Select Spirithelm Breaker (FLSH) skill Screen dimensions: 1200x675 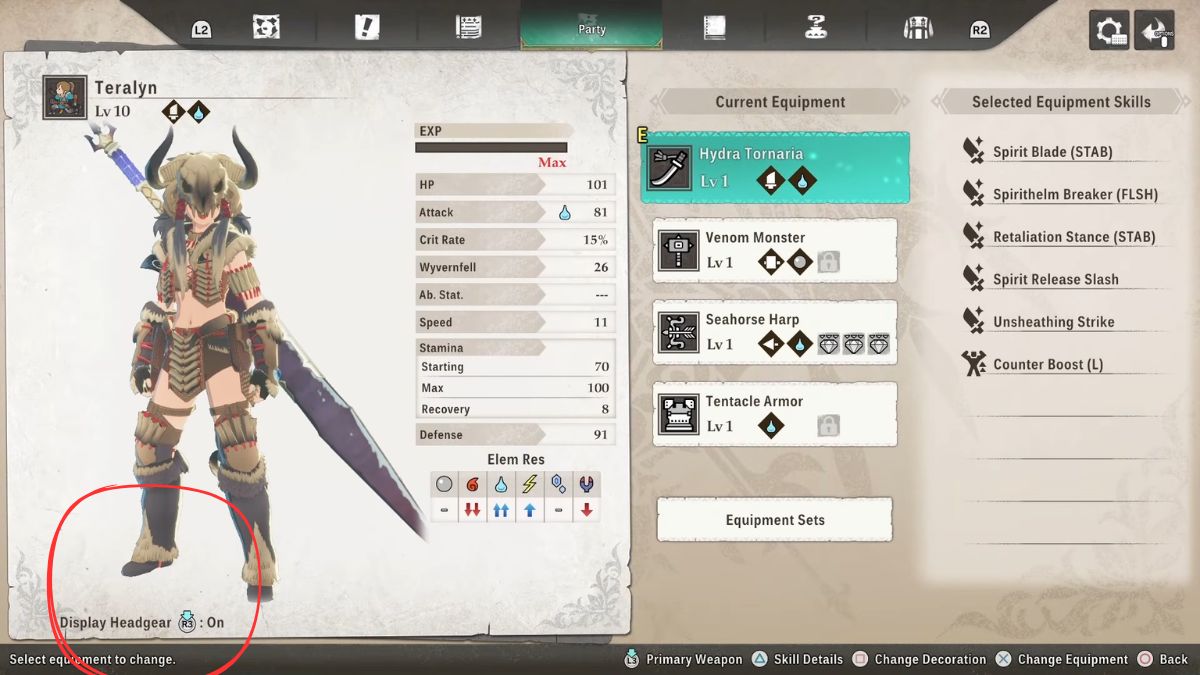pos(1074,195)
